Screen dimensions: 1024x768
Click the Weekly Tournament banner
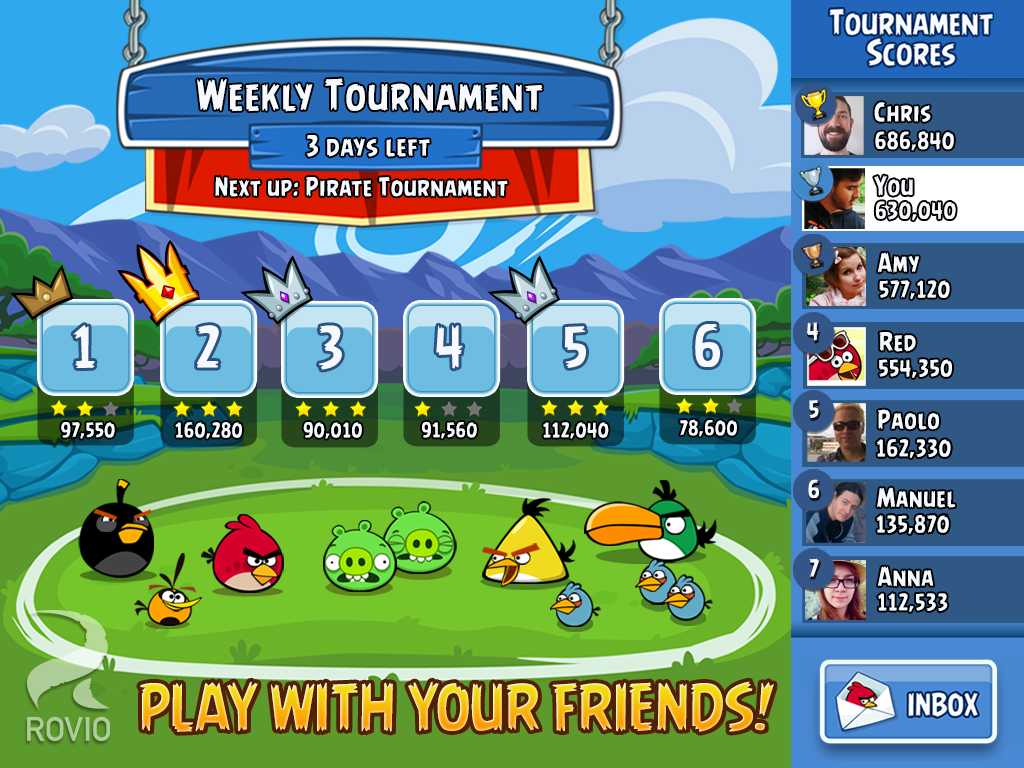pos(368,97)
